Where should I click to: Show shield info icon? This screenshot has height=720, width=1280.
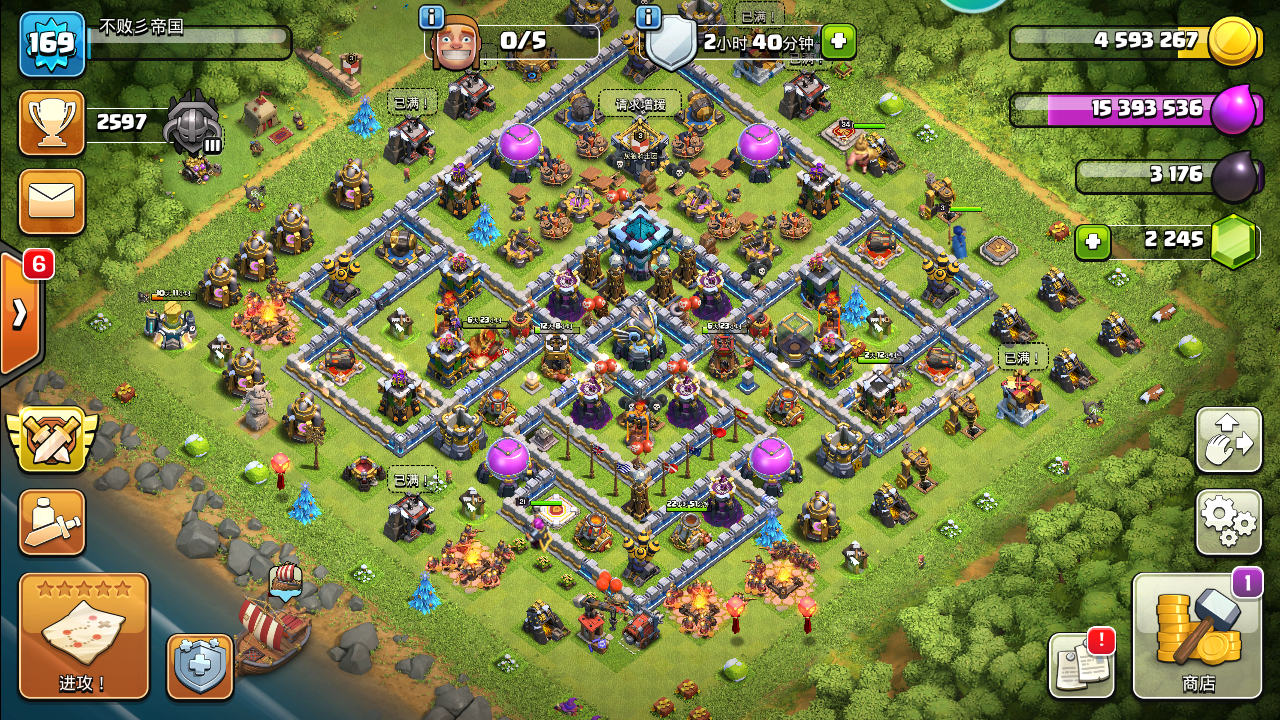pyautogui.click(x=648, y=17)
